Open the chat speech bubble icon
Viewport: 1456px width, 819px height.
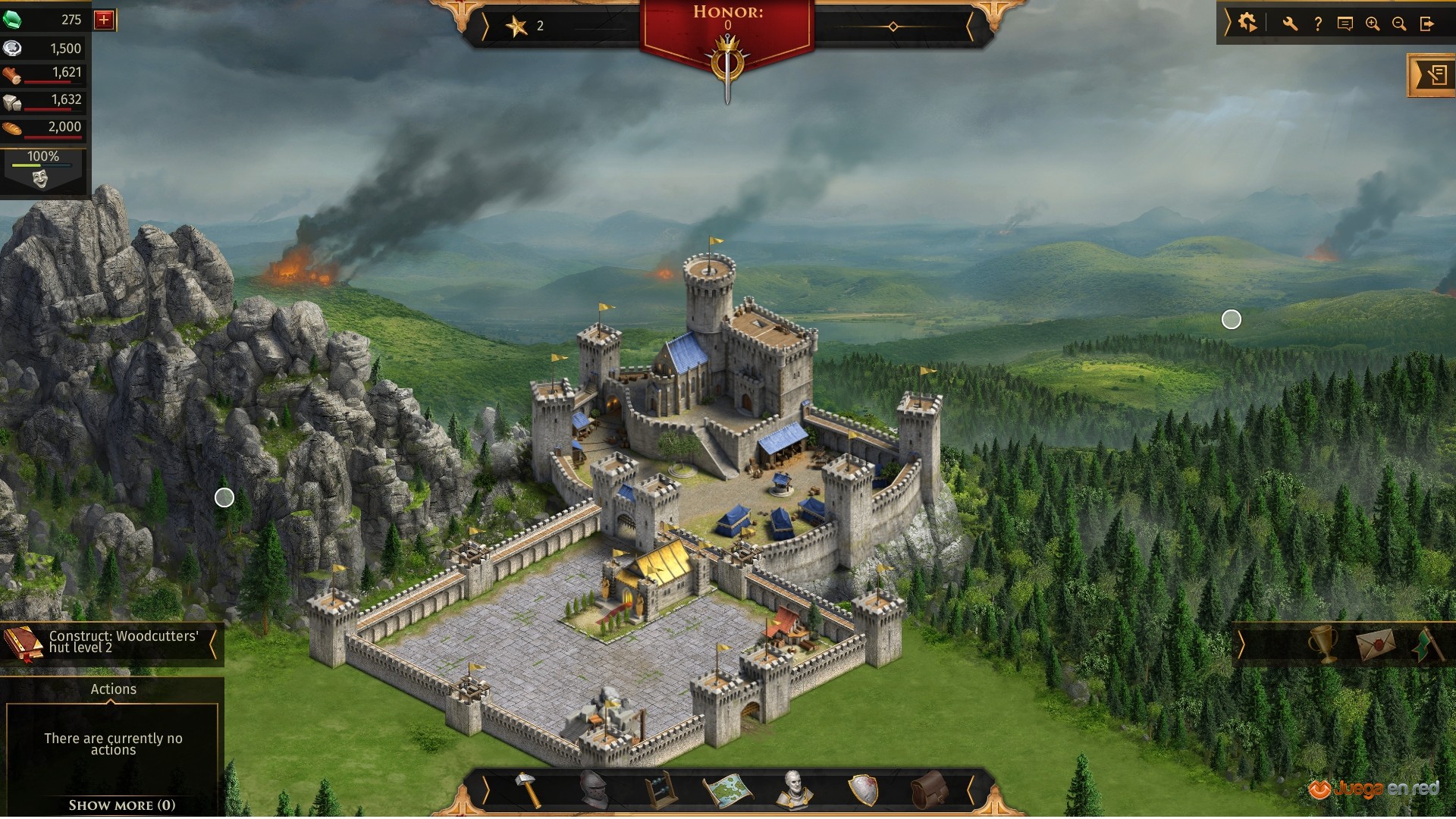(1345, 24)
